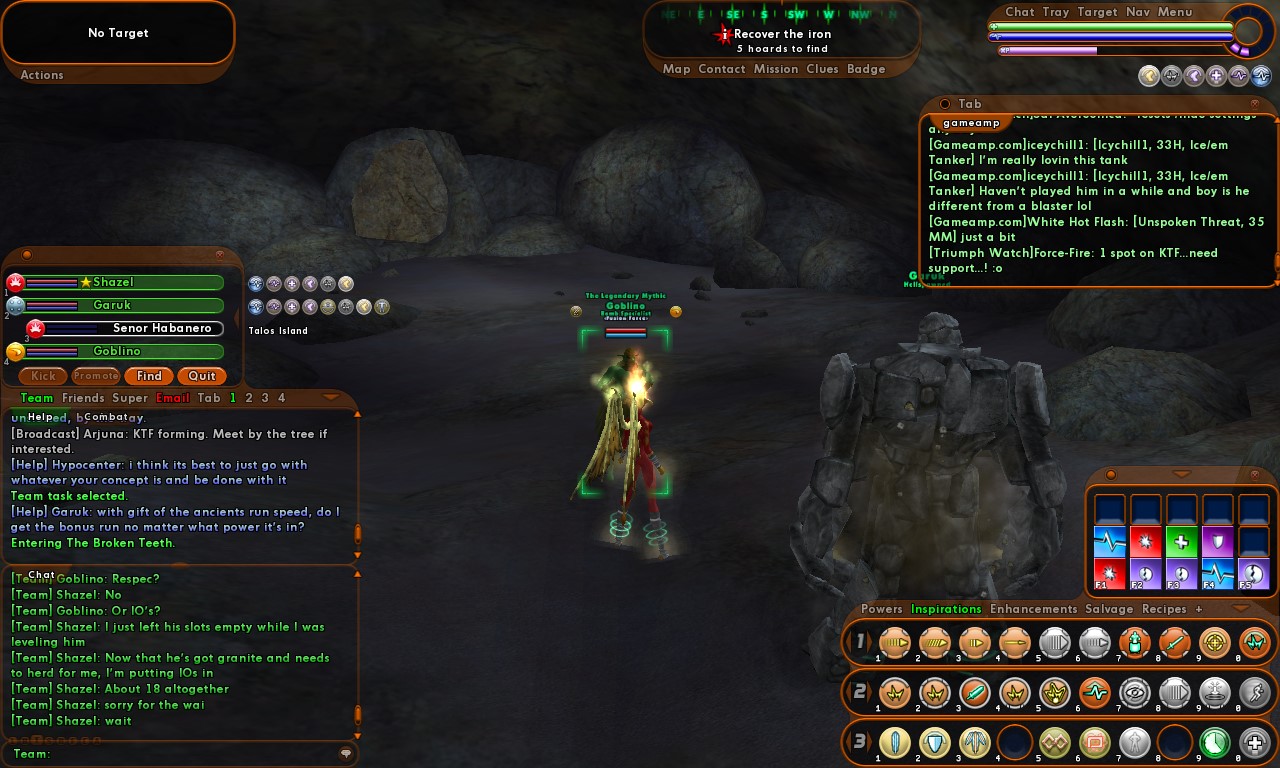Viewport: 1280px width, 768px height.
Task: Open the Contact list
Action: pyautogui.click(x=722, y=69)
